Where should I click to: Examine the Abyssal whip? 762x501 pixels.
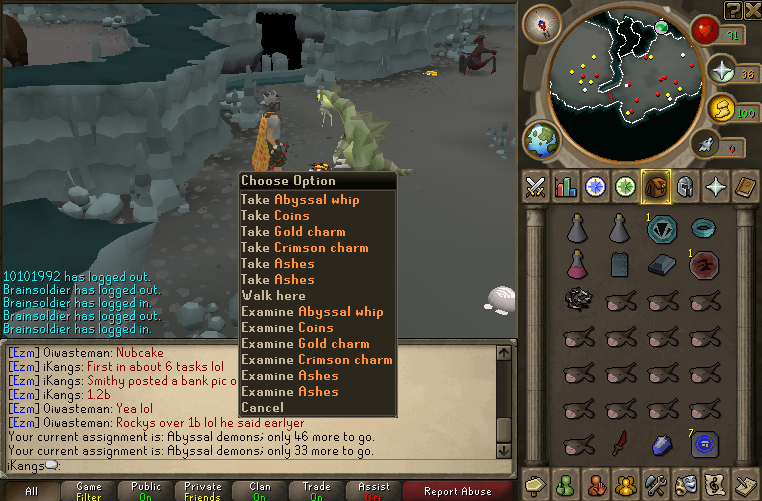[312, 311]
